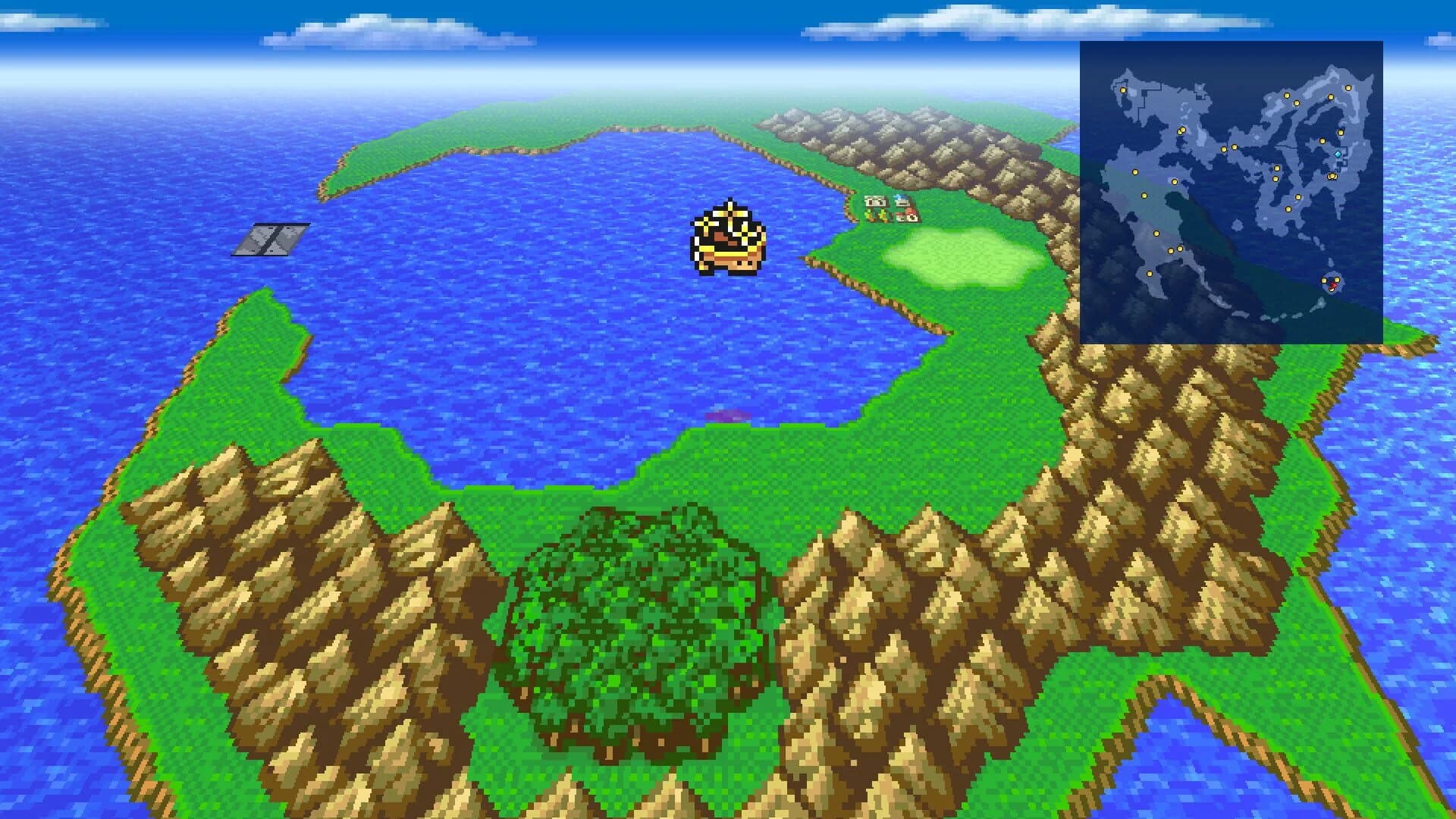Click the cyan diamond destination marker on minimap
The image size is (1456, 819).
(1338, 153)
